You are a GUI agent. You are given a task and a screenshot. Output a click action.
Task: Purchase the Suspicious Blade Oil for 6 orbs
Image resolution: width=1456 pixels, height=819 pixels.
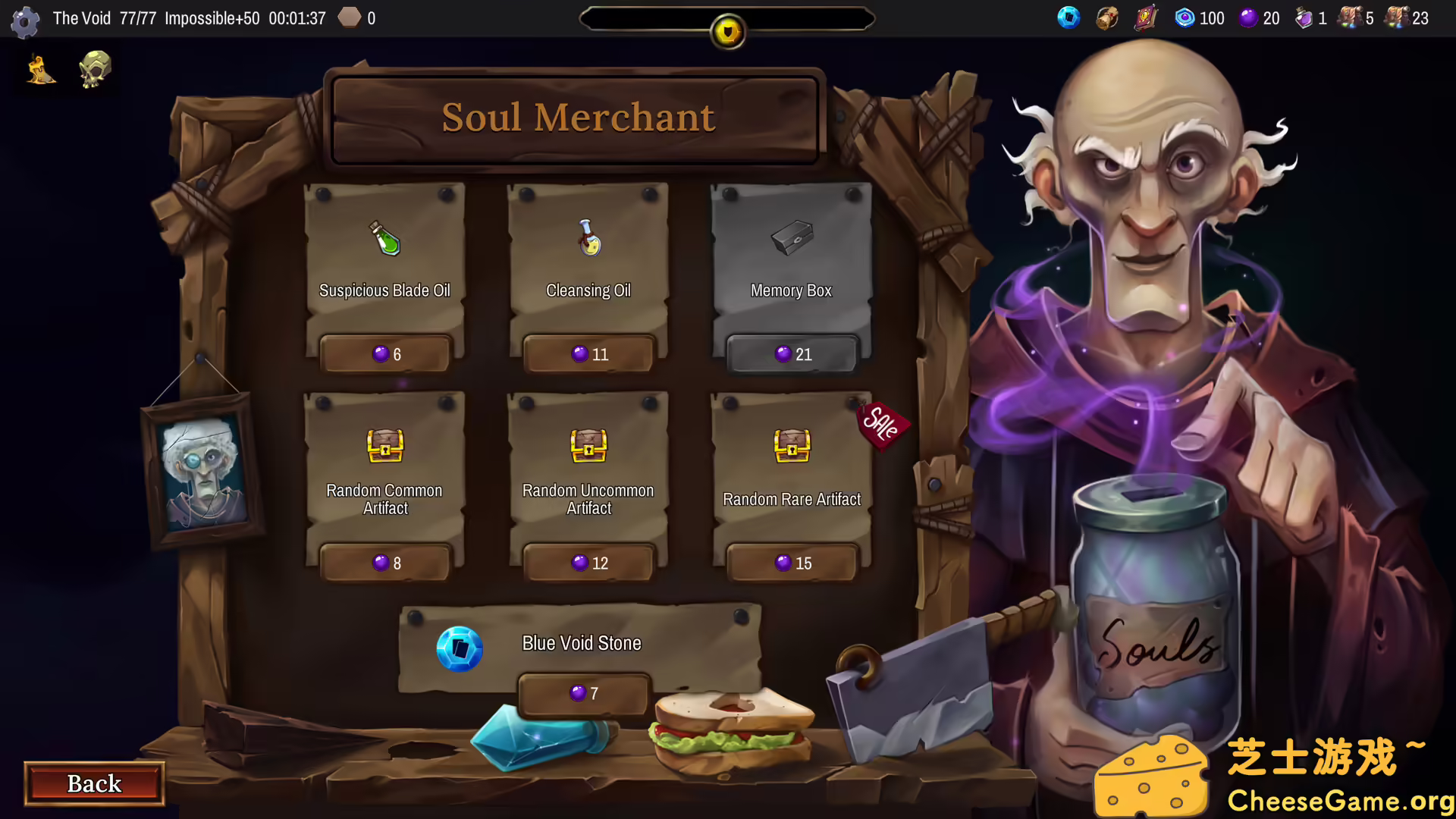tap(384, 353)
